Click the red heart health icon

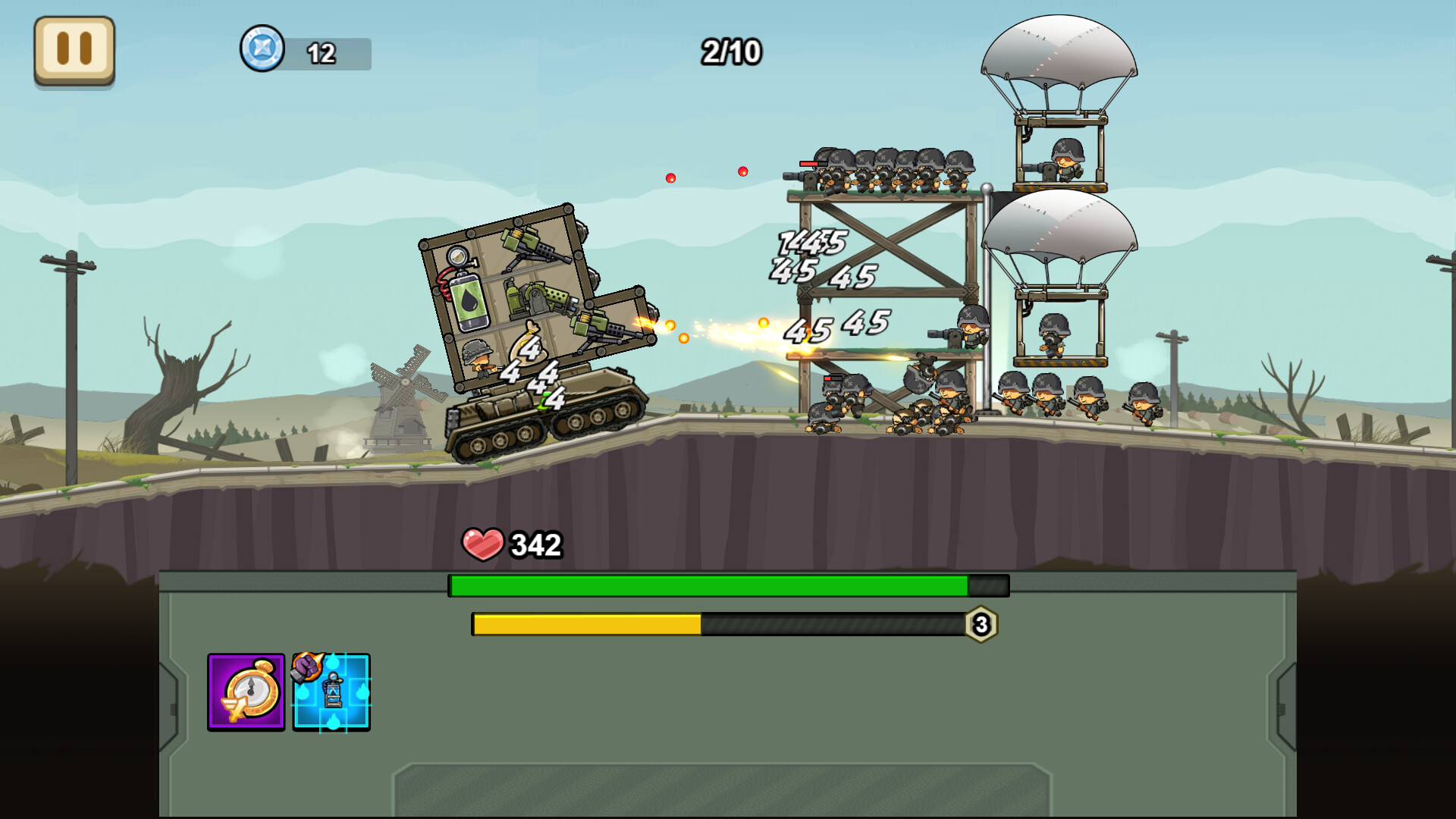coord(482,543)
